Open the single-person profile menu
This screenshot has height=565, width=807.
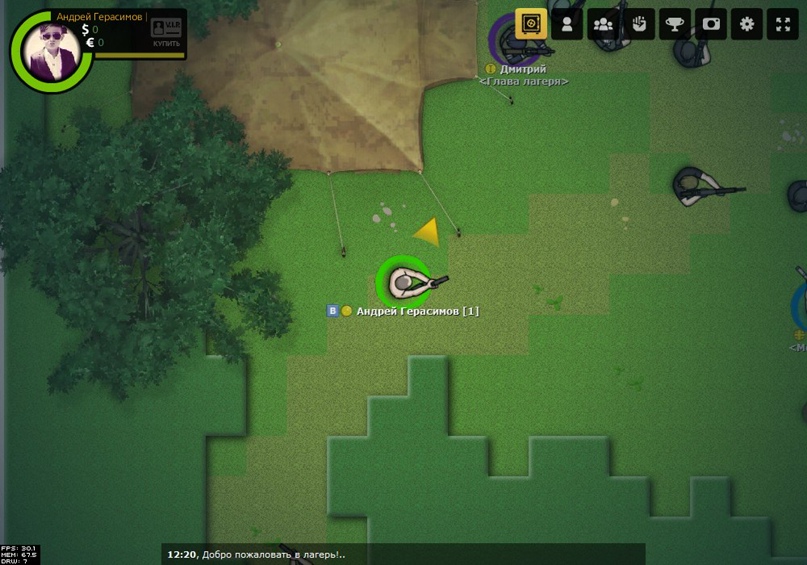click(x=567, y=24)
